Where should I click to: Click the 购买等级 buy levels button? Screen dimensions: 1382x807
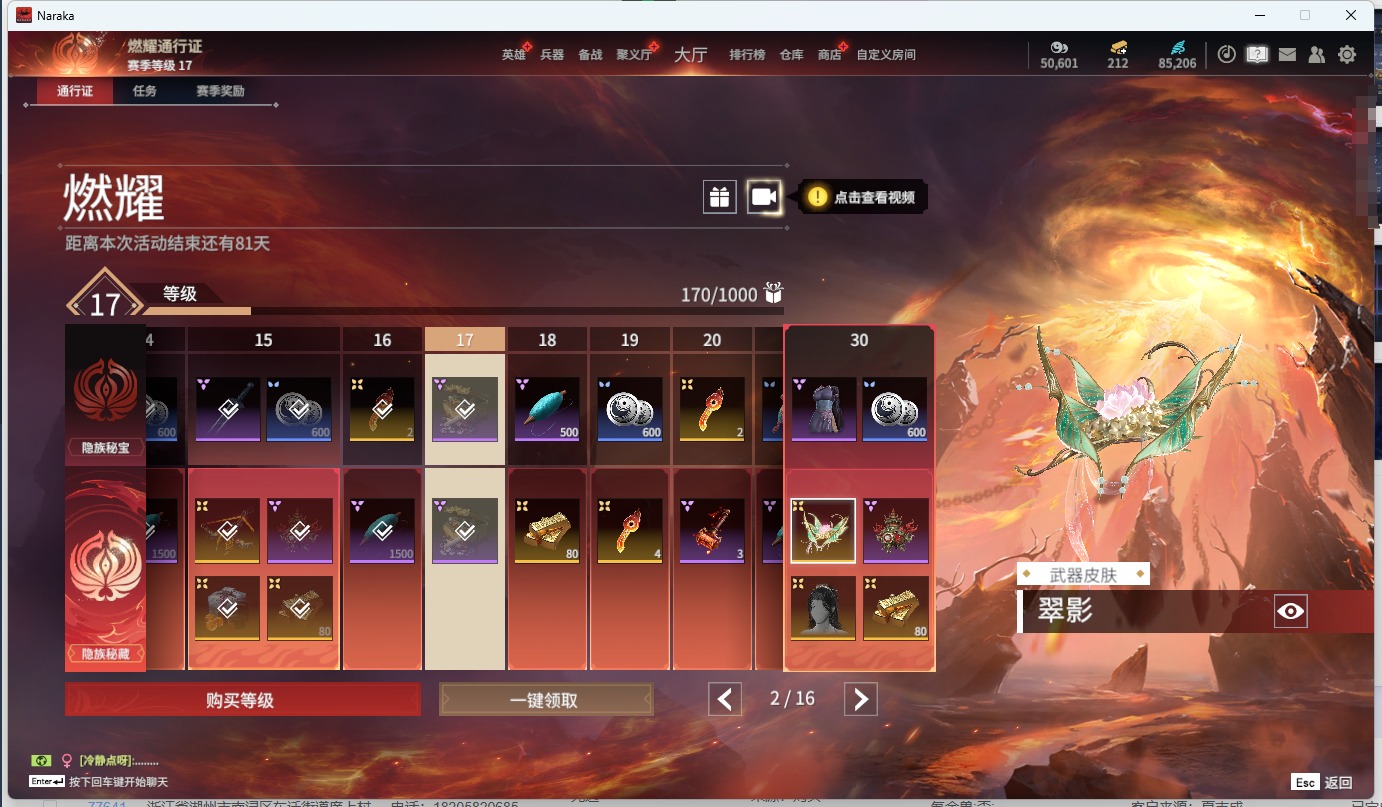pos(242,700)
